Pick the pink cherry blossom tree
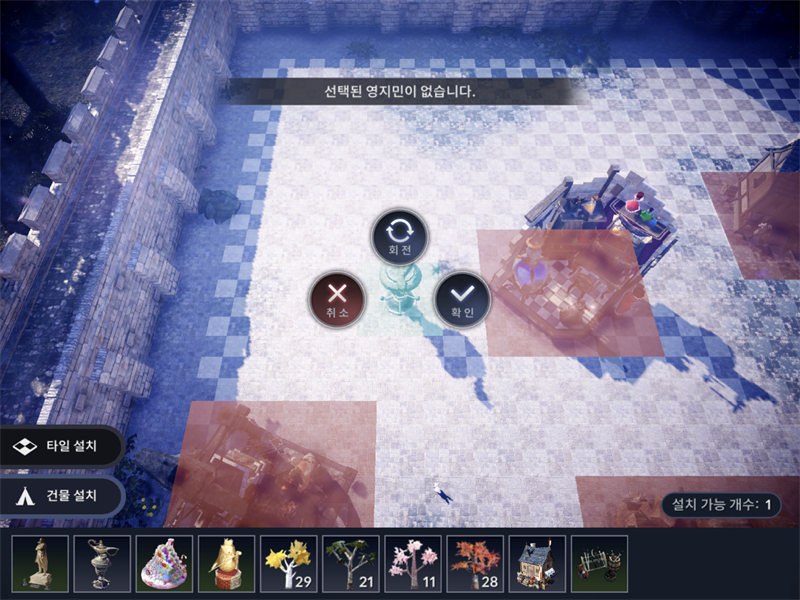This screenshot has height=600, width=800. (x=413, y=563)
